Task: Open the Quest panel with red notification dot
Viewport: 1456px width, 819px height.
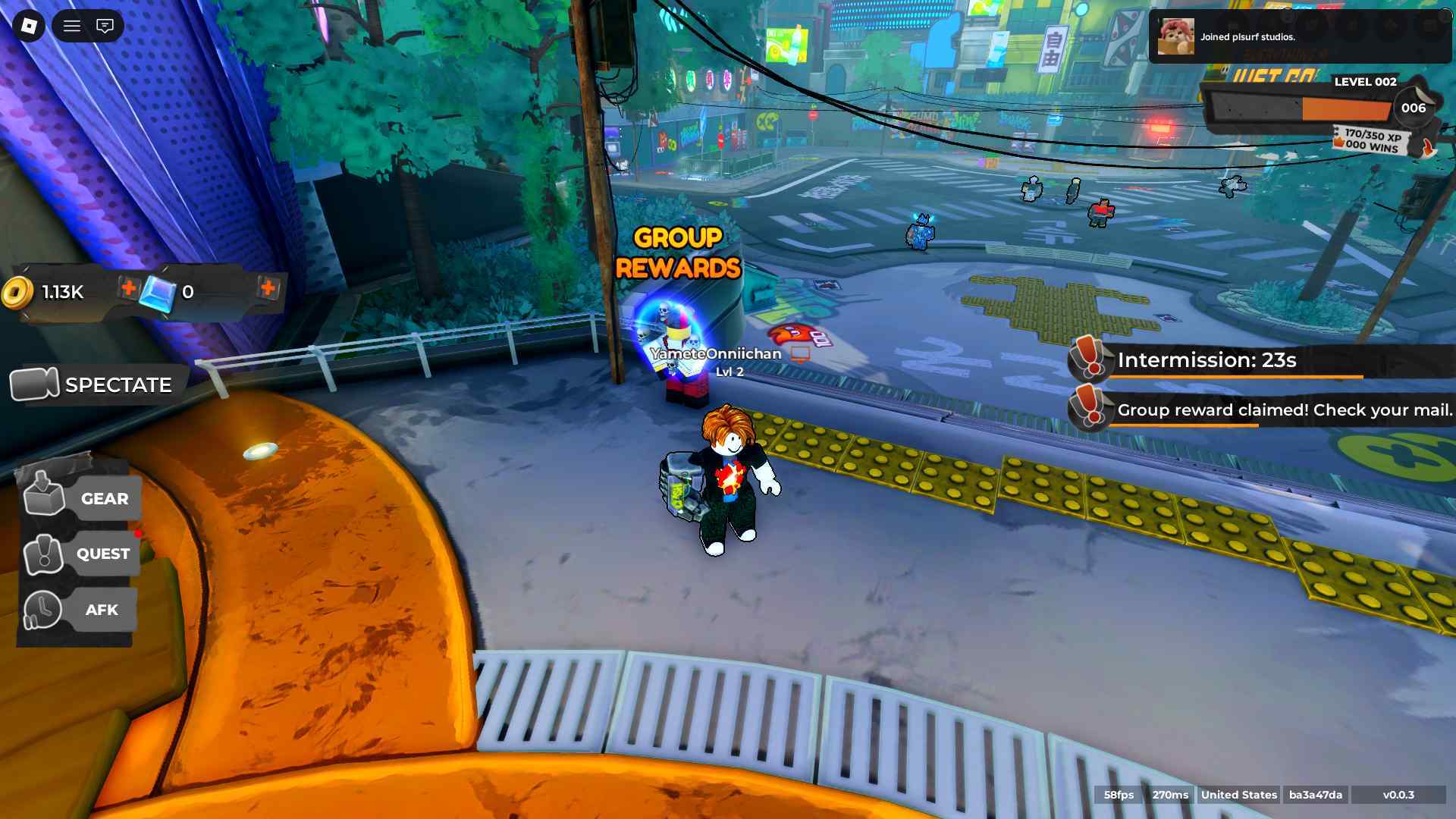Action: coord(43,554)
